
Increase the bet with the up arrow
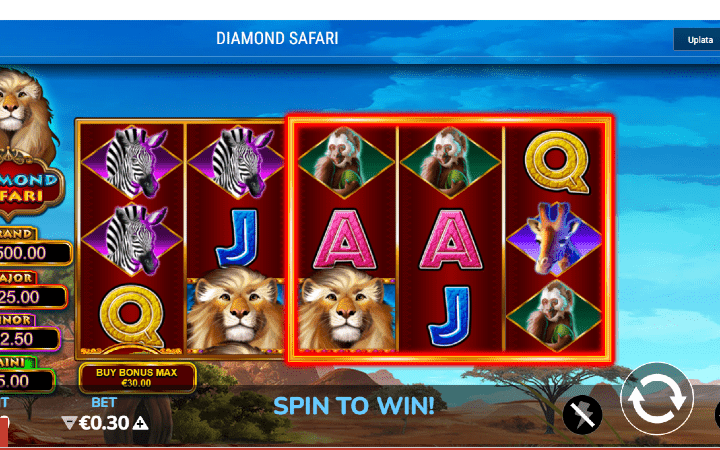(141, 423)
